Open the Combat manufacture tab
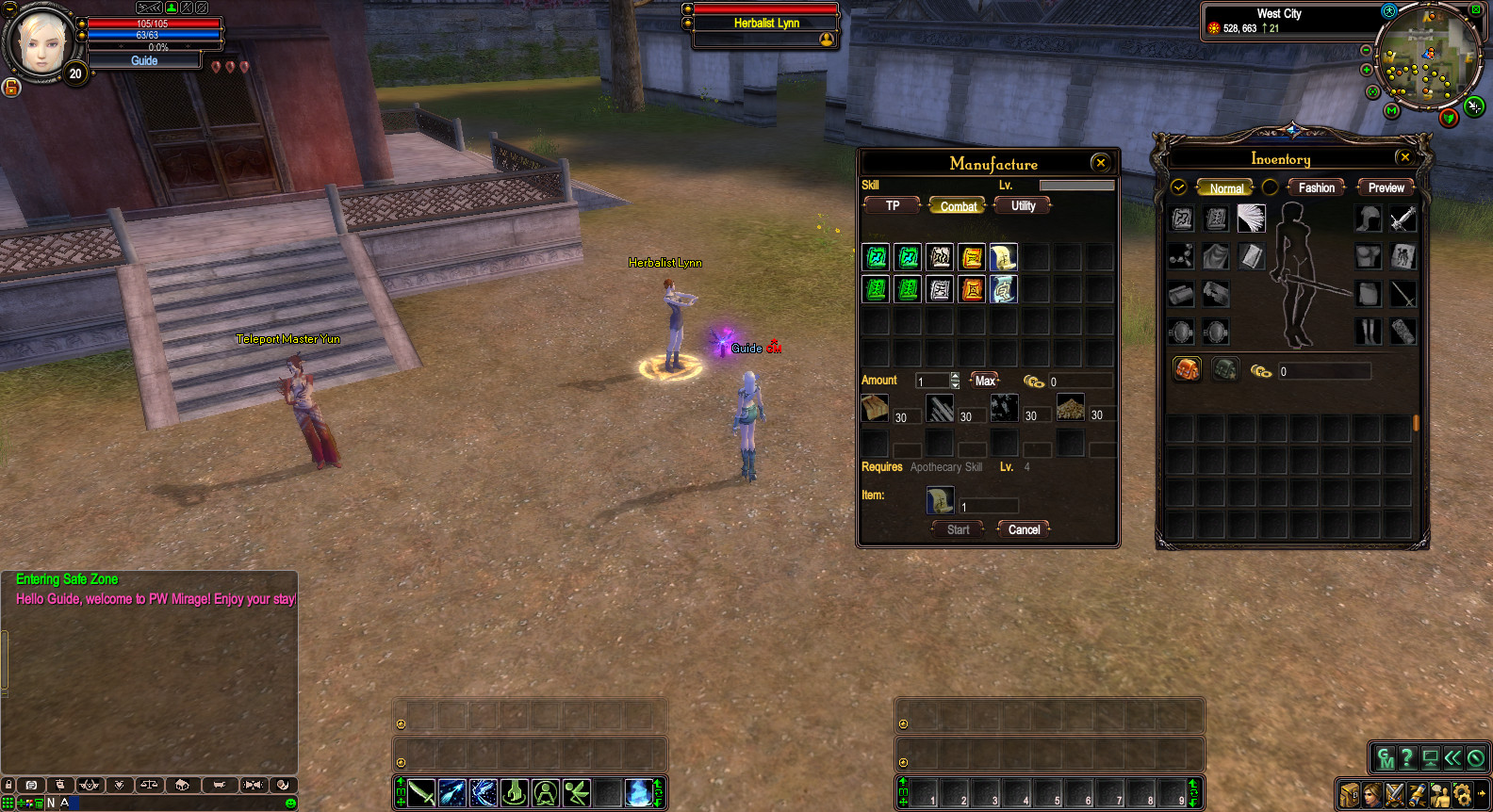The height and width of the screenshot is (812, 1493). pos(958,206)
